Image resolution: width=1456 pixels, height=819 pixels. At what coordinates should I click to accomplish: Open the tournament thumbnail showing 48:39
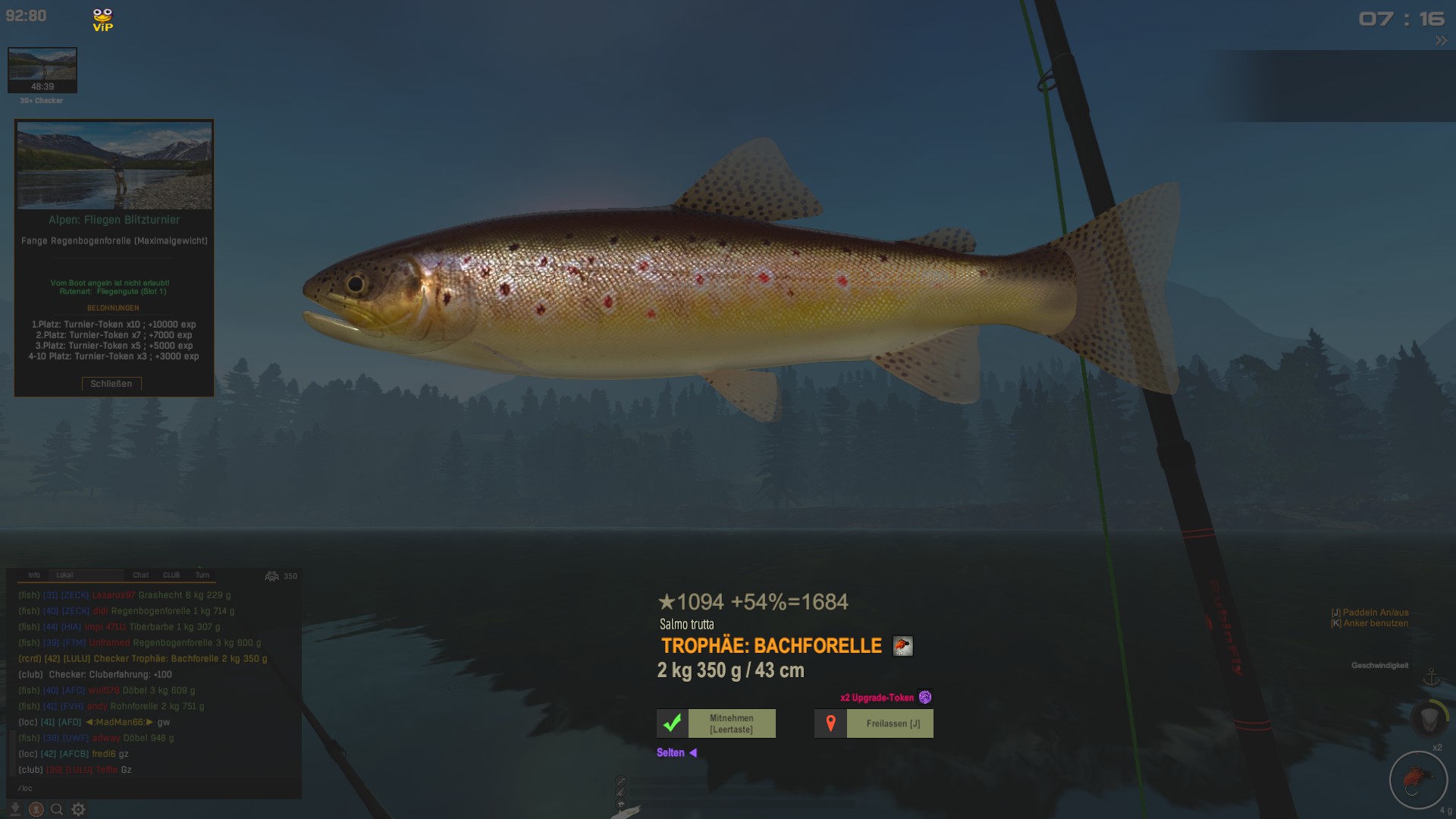point(42,70)
